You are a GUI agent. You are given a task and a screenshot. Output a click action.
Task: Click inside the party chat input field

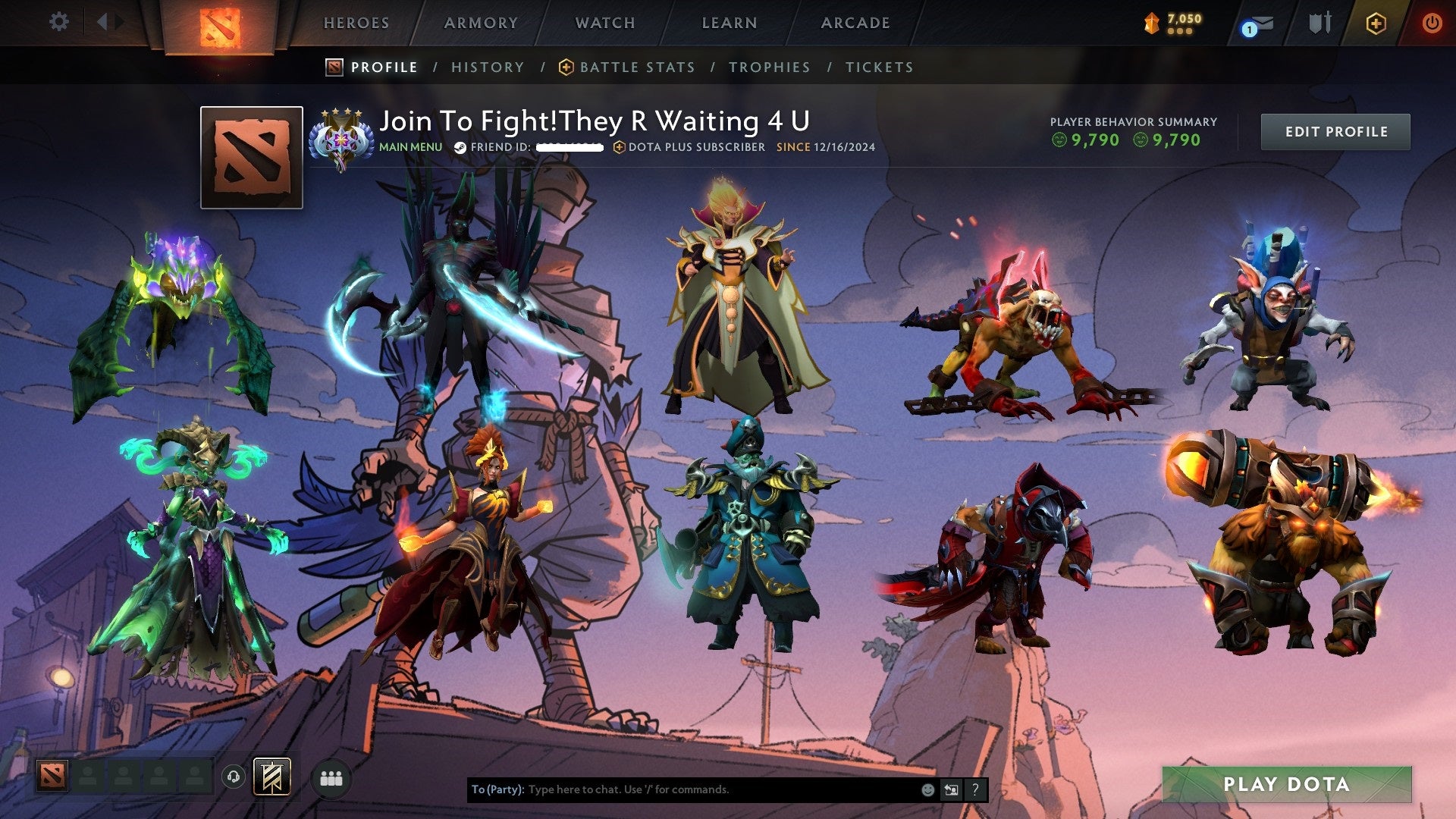click(682, 789)
